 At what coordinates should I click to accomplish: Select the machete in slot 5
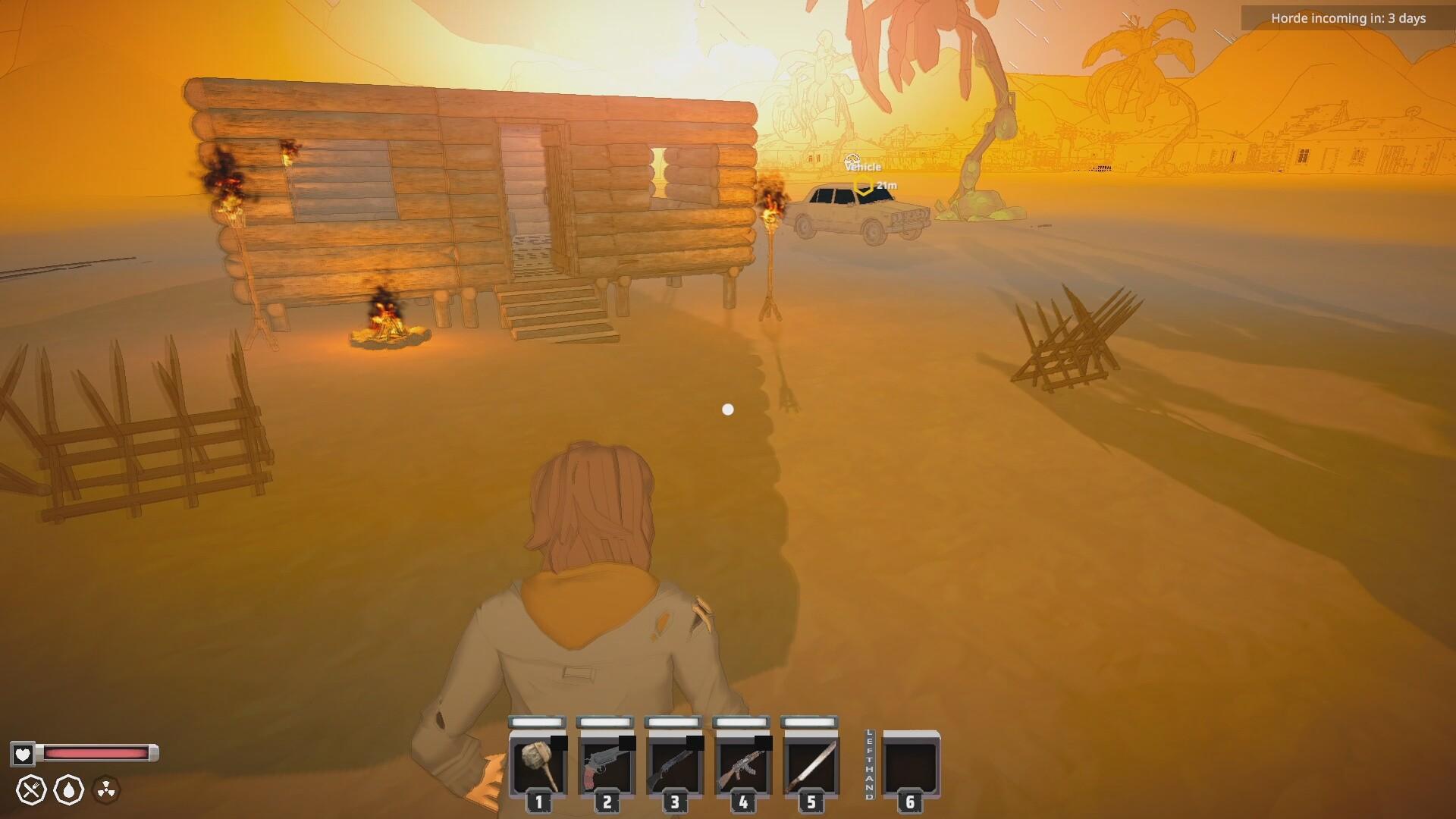pyautogui.click(x=811, y=764)
